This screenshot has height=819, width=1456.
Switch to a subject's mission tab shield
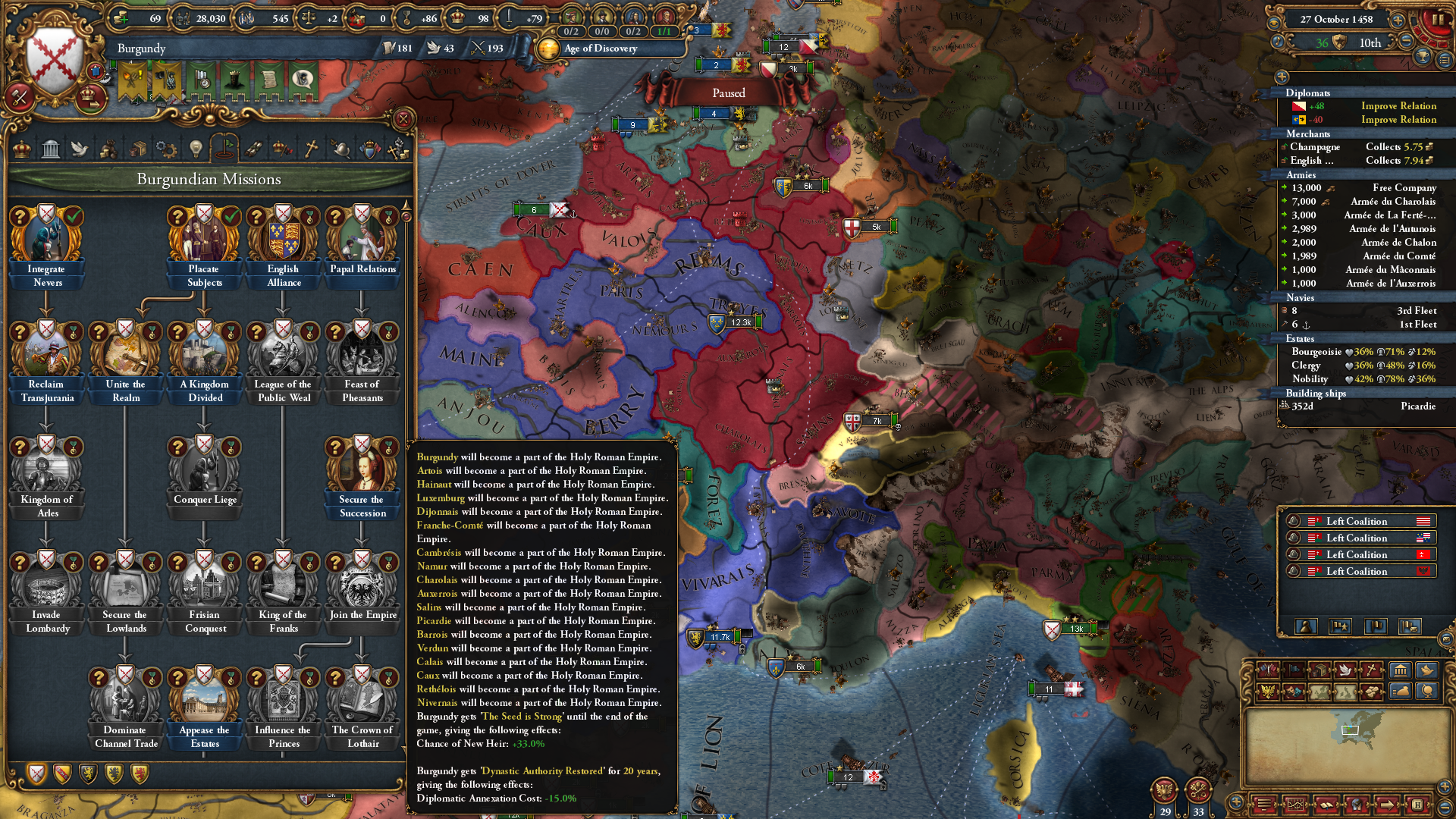click(x=62, y=774)
